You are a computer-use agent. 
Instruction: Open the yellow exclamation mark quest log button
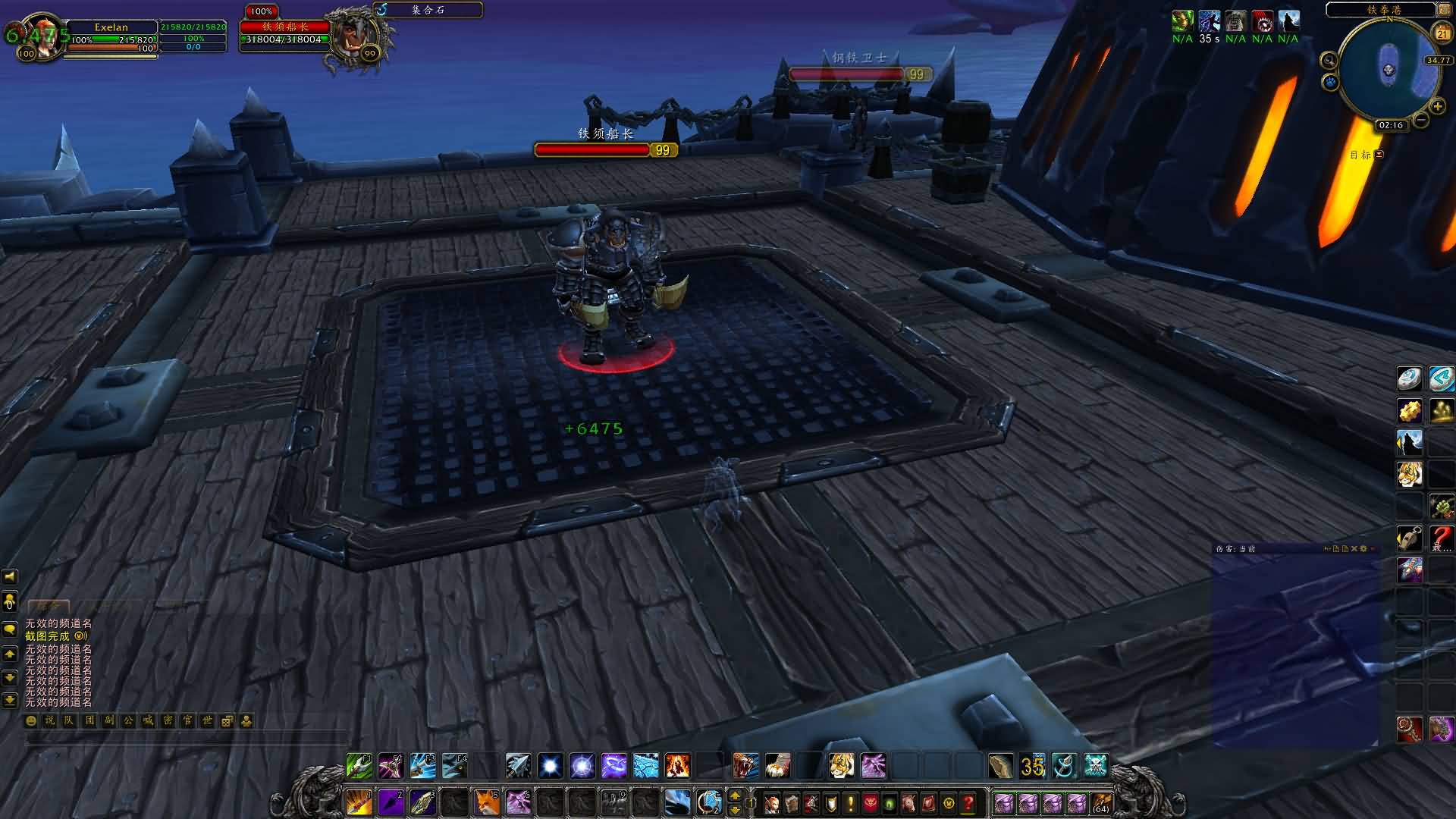(x=850, y=802)
